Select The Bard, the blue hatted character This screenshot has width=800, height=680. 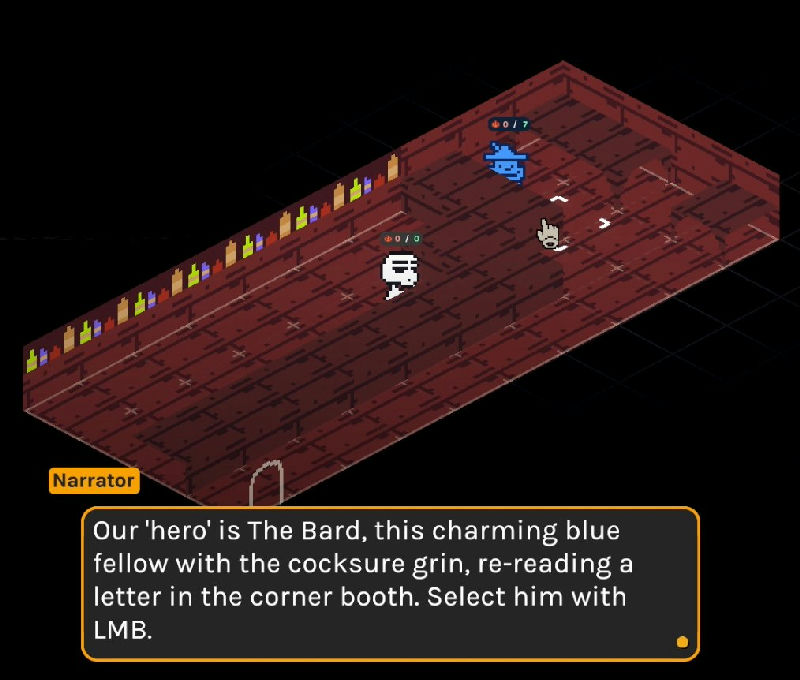(x=506, y=162)
